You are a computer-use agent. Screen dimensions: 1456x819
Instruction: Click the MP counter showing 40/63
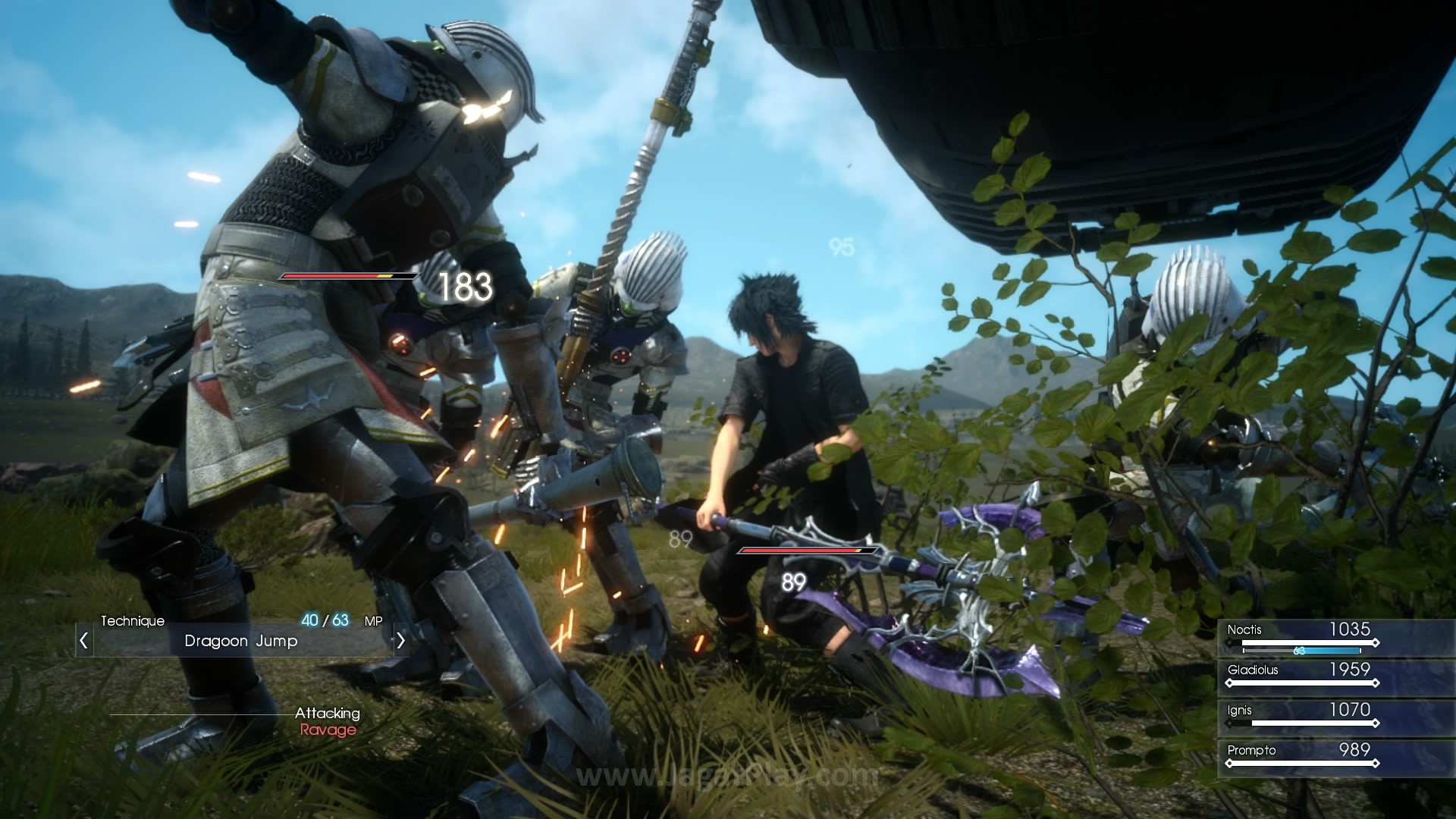(x=325, y=620)
